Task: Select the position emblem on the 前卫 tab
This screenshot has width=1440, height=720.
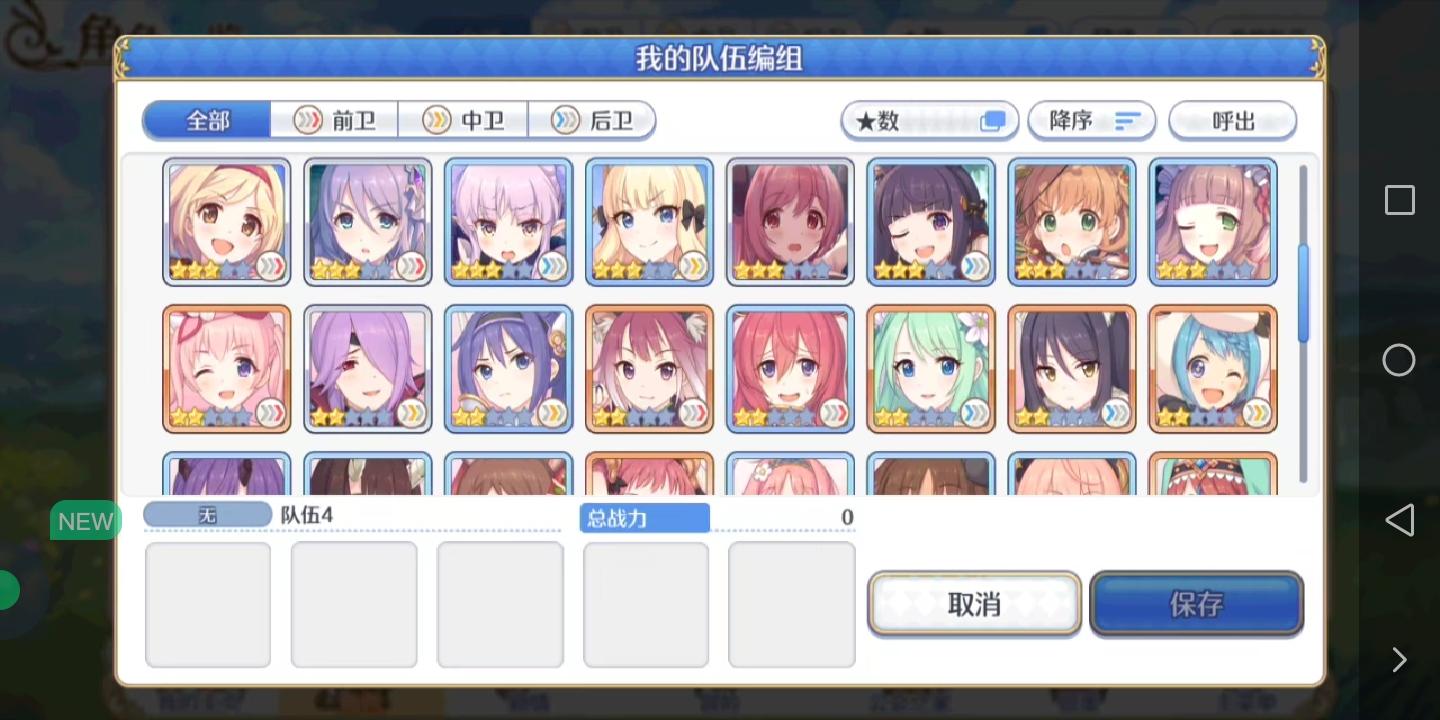Action: (x=308, y=120)
